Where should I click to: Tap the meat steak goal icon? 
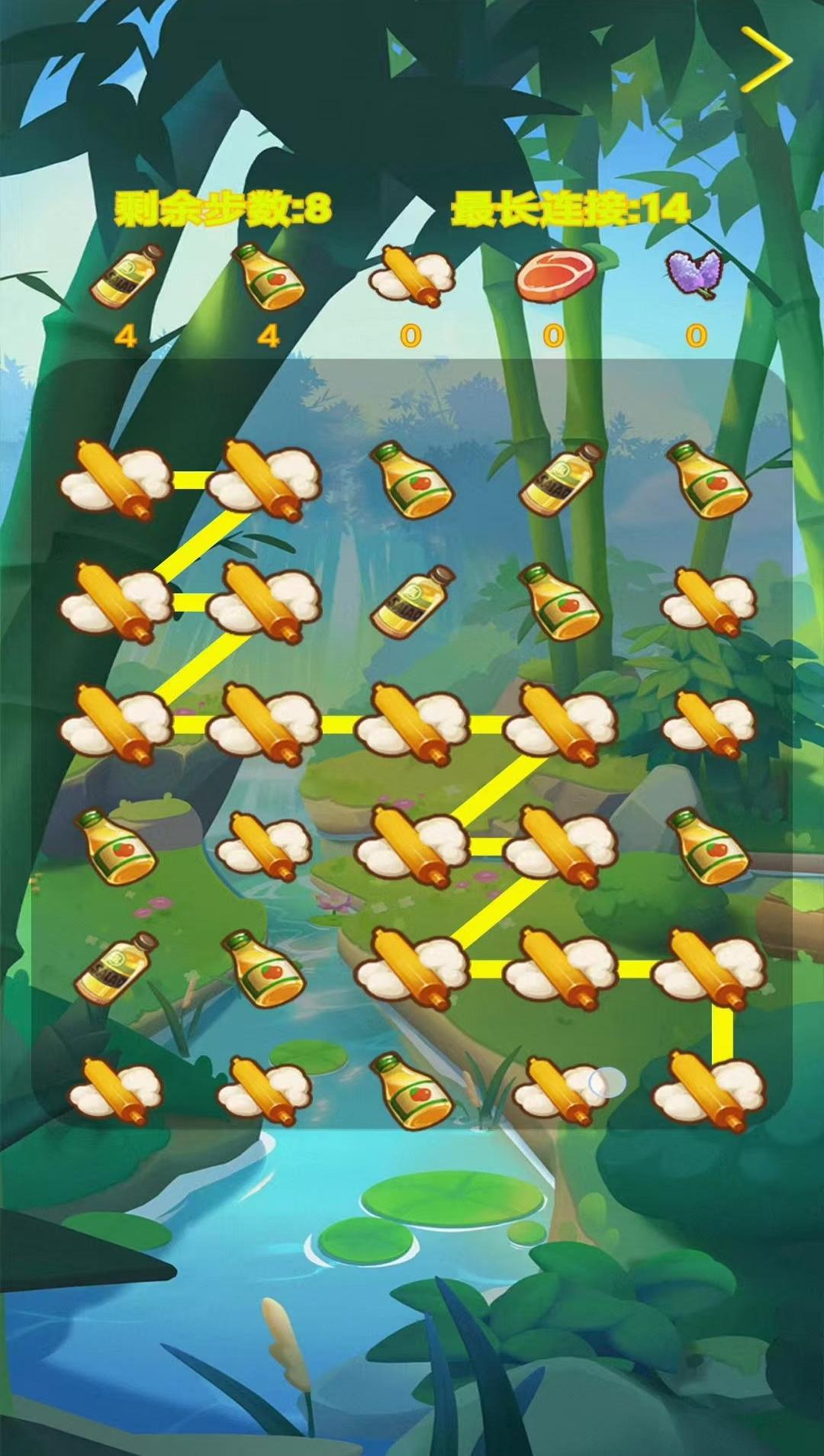coord(555,276)
